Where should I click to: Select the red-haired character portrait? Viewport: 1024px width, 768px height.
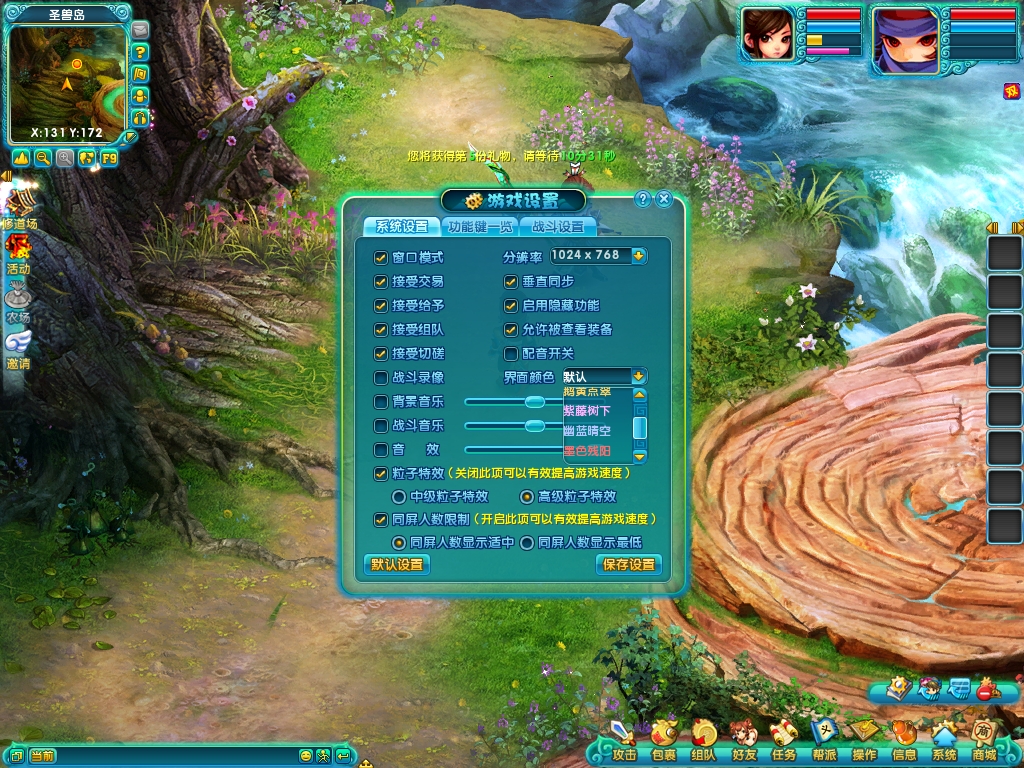tap(768, 38)
